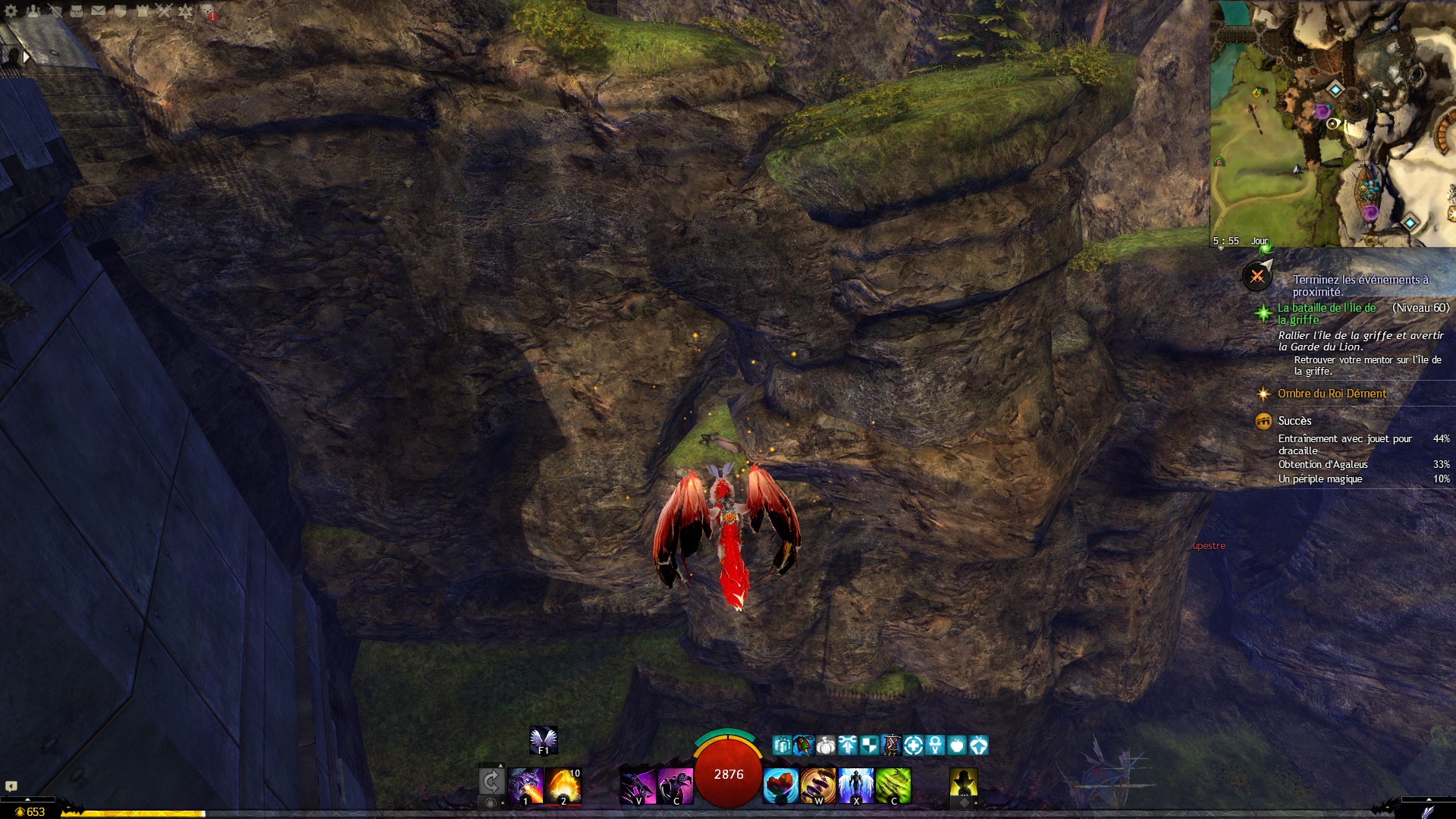
Task: Open the guild shield icon
Action: (x=121, y=11)
